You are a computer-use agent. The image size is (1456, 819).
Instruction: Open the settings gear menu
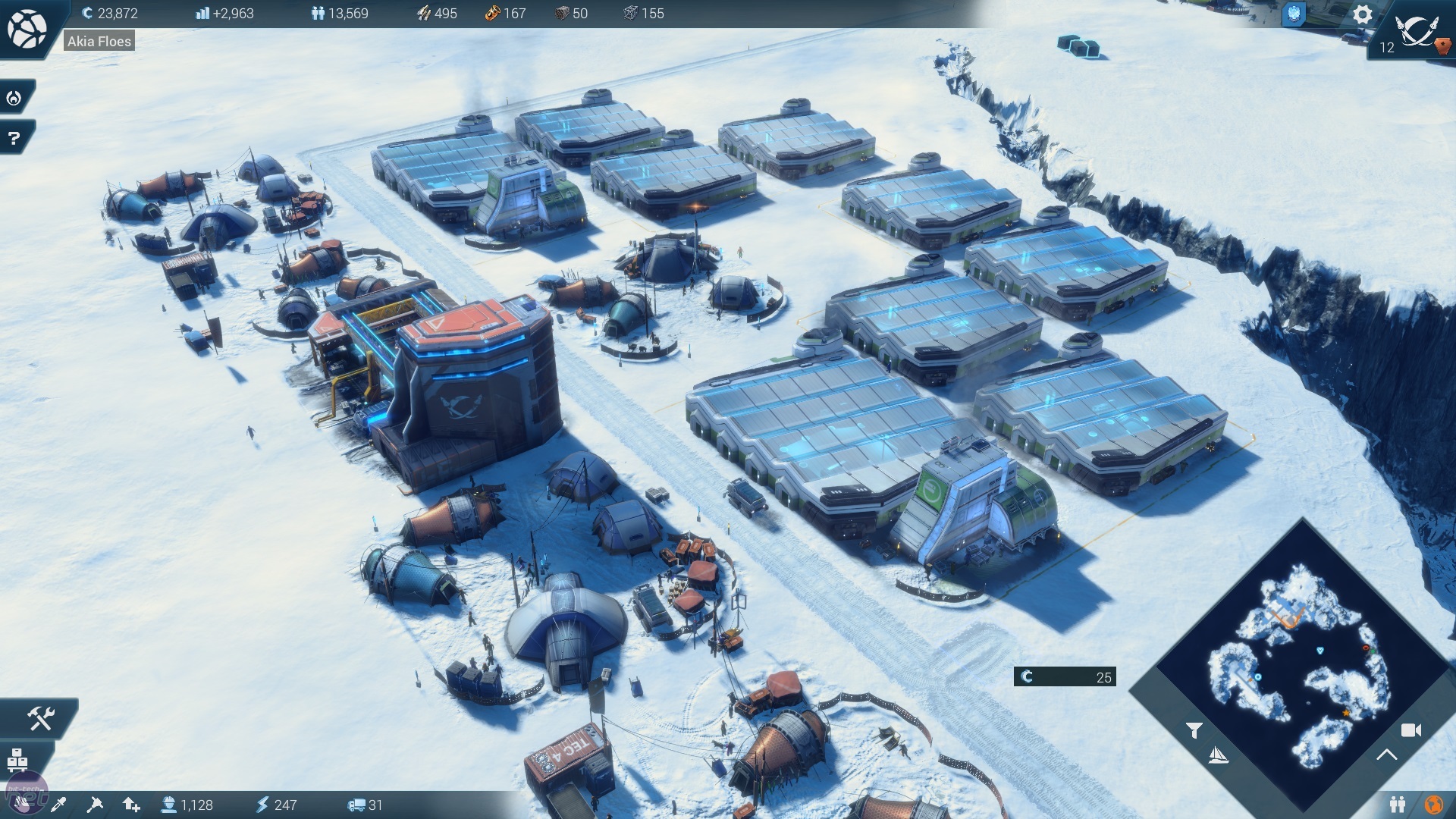[x=1362, y=14]
